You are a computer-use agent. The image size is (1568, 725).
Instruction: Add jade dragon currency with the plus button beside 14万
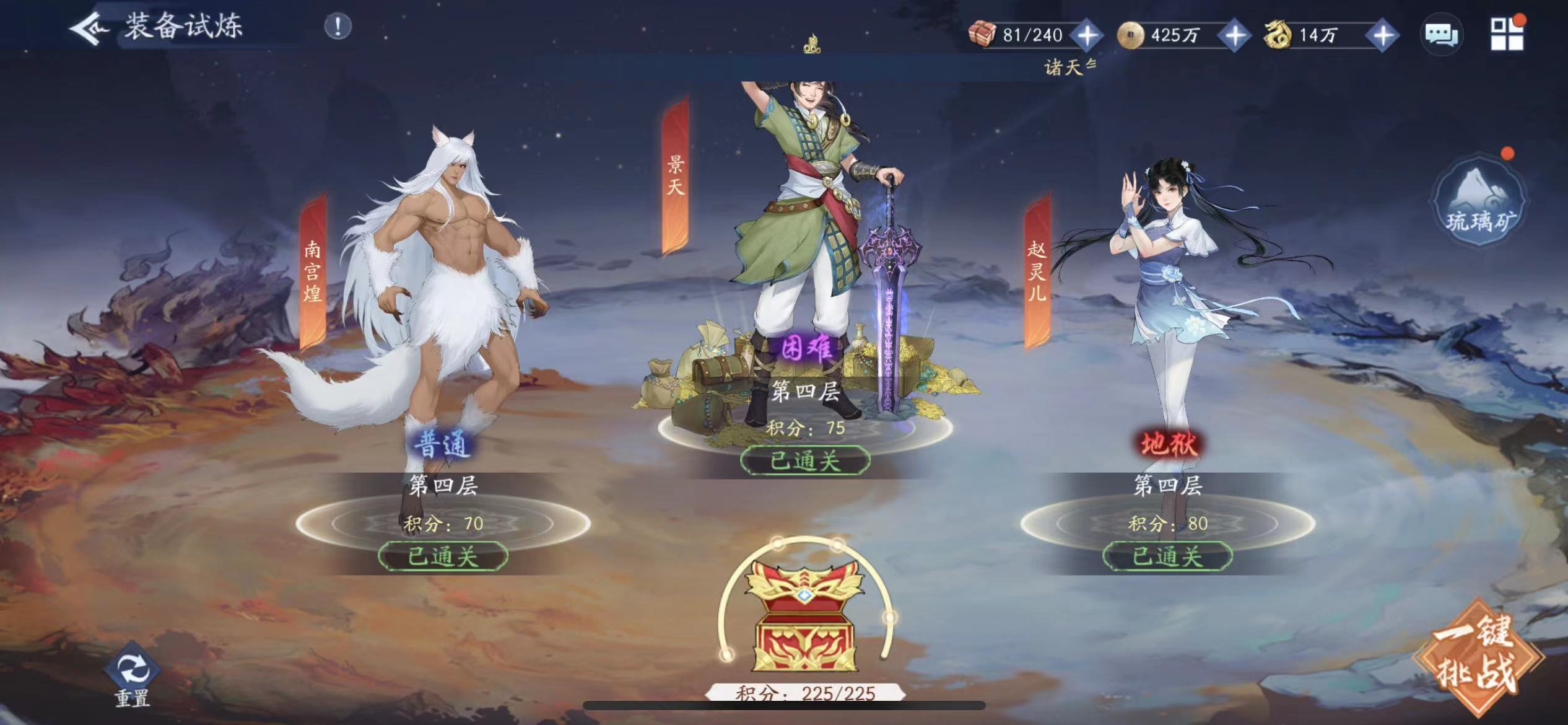(1383, 35)
